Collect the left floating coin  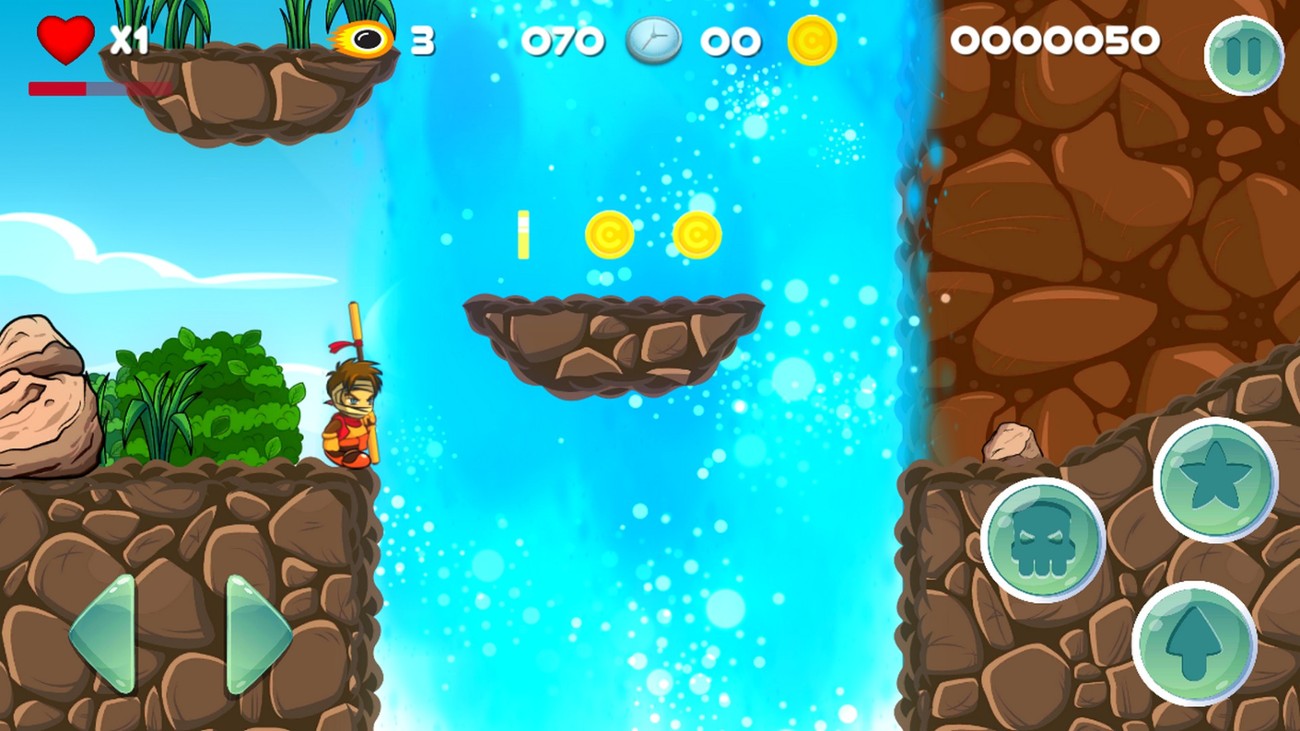tap(611, 236)
